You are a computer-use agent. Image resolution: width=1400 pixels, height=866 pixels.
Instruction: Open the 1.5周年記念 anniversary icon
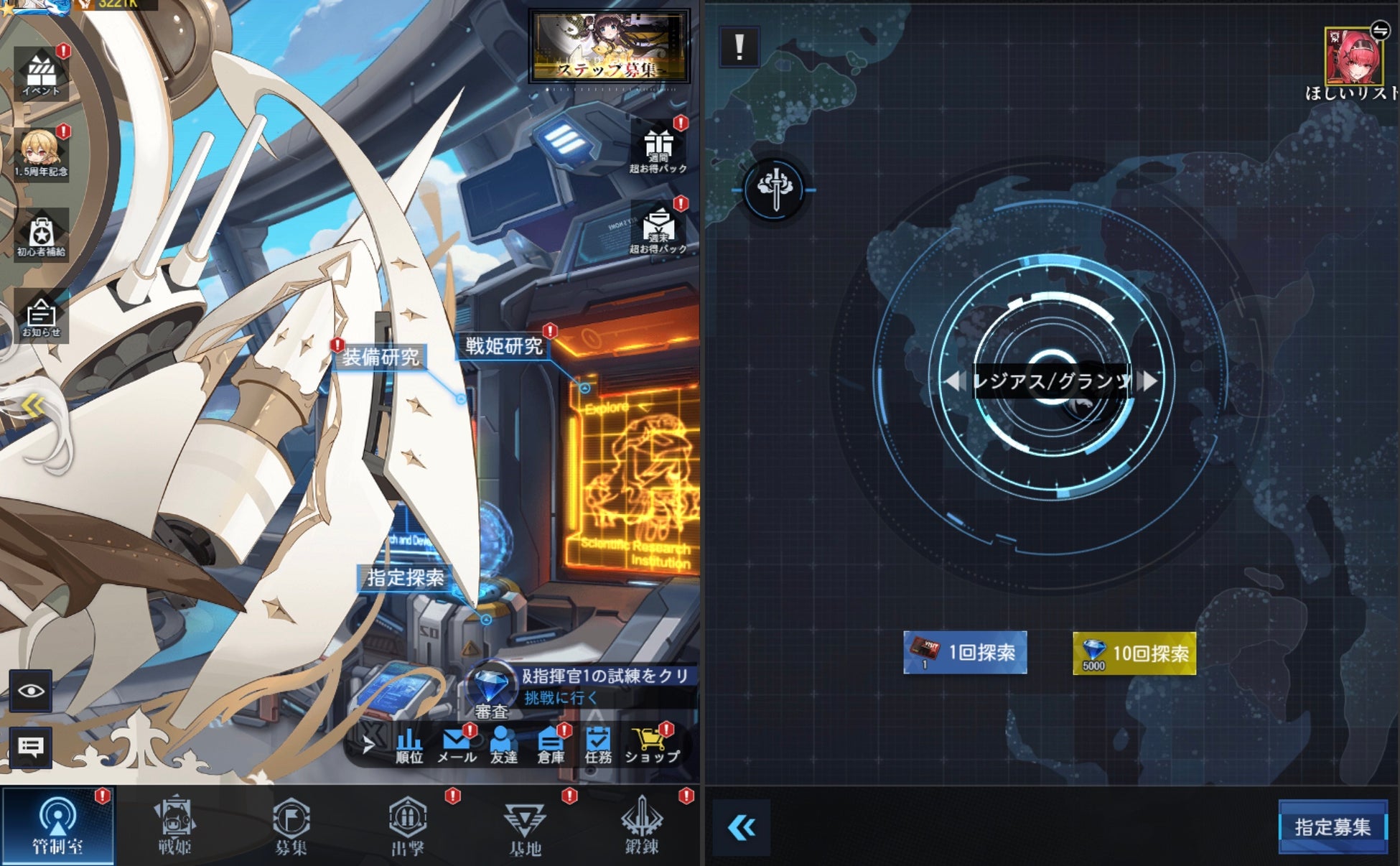point(41,153)
